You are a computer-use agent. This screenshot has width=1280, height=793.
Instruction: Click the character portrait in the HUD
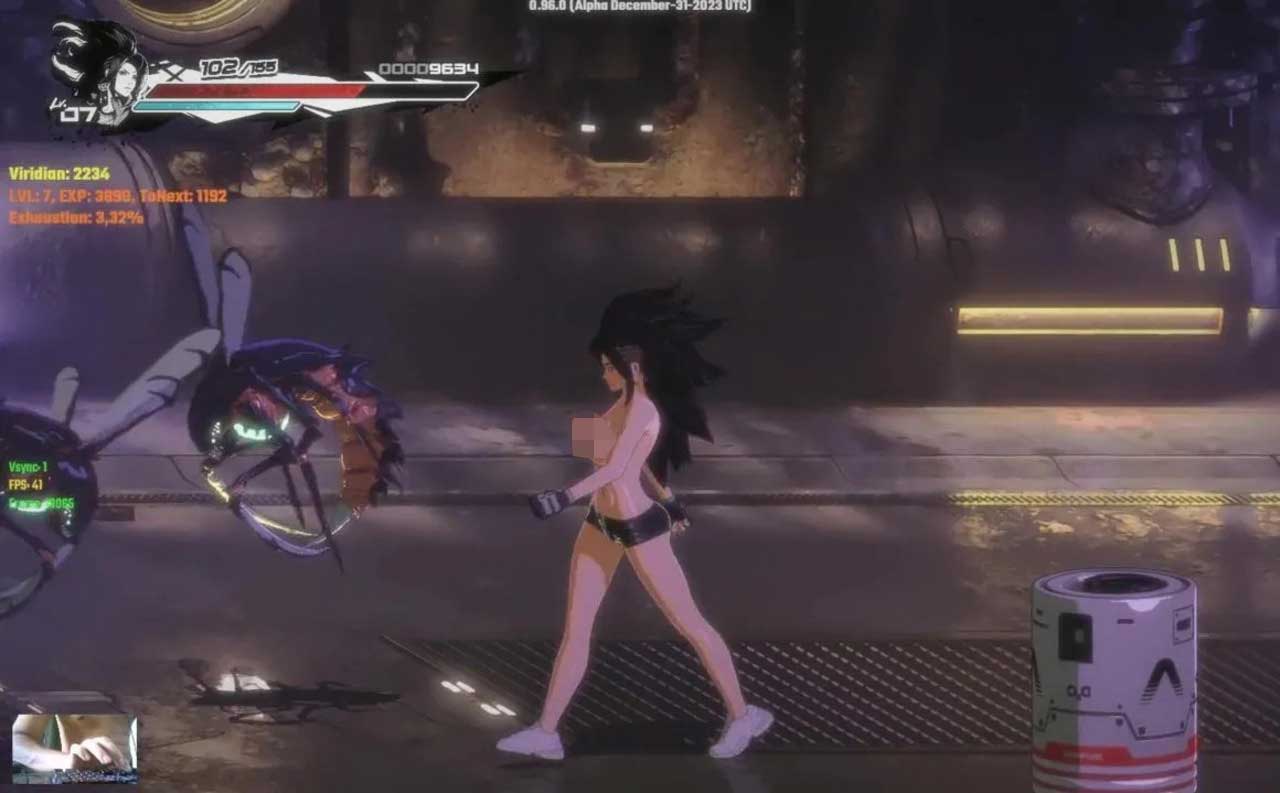point(97,73)
